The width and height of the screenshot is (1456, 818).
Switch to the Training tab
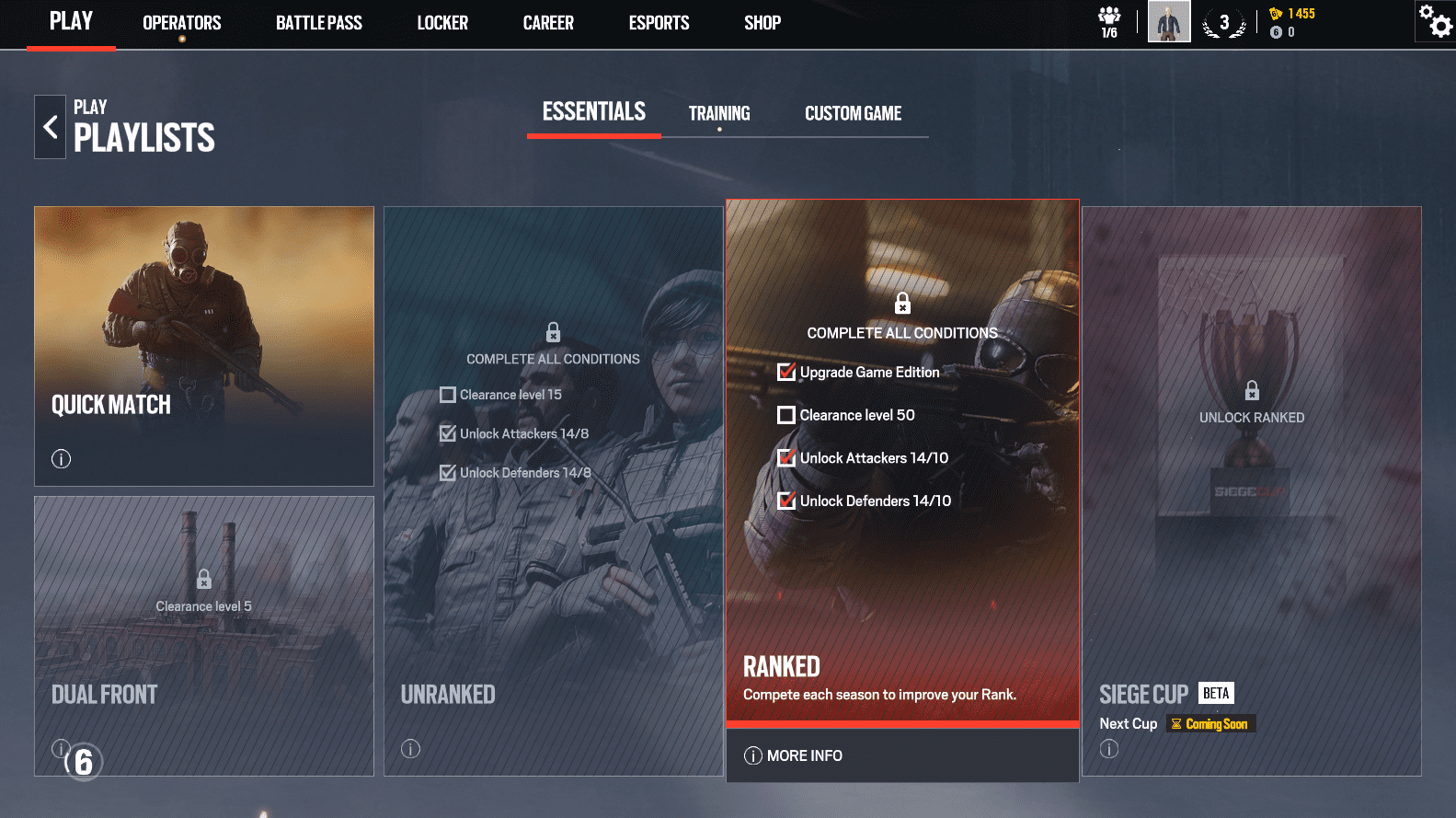tap(719, 112)
